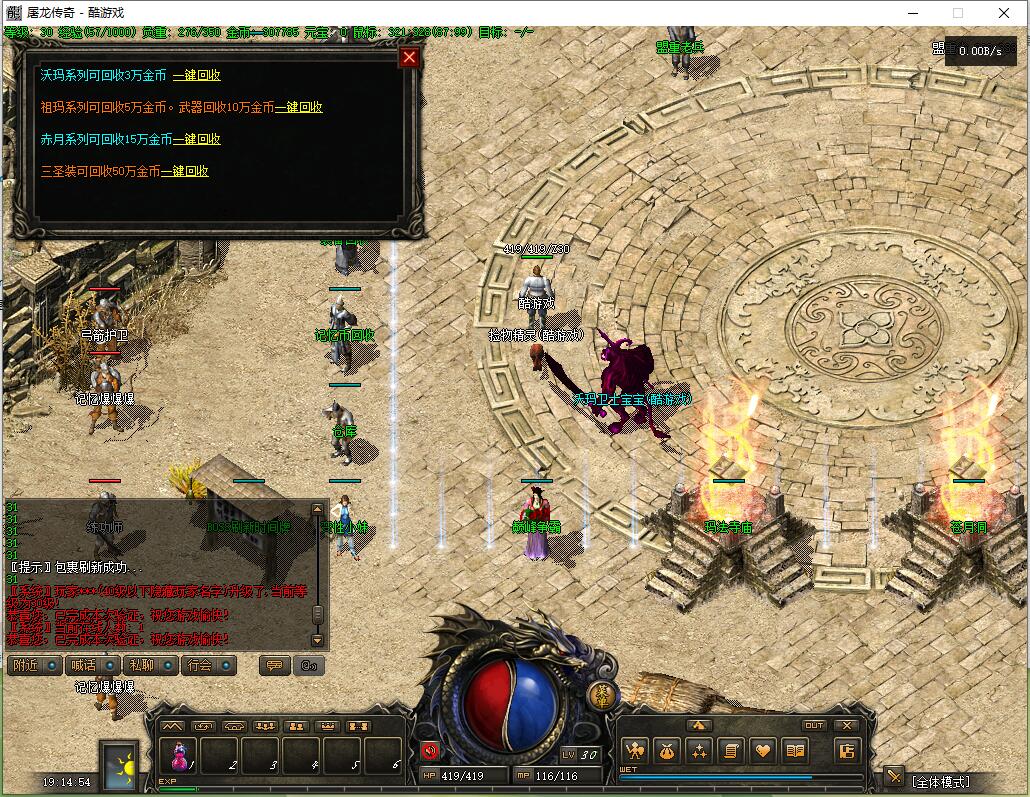Click the OUT logout button
The width and height of the screenshot is (1030, 797).
click(815, 725)
